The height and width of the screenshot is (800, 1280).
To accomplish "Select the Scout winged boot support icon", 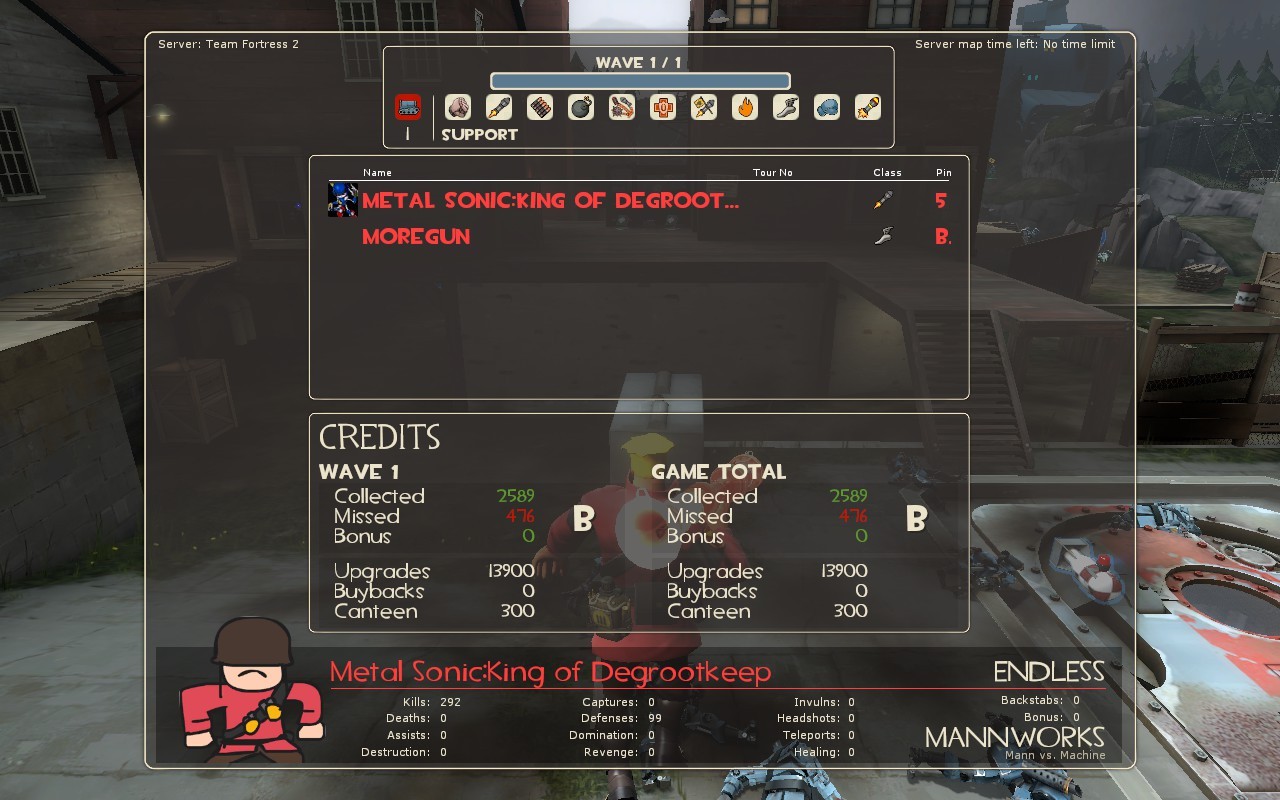I will coord(785,107).
